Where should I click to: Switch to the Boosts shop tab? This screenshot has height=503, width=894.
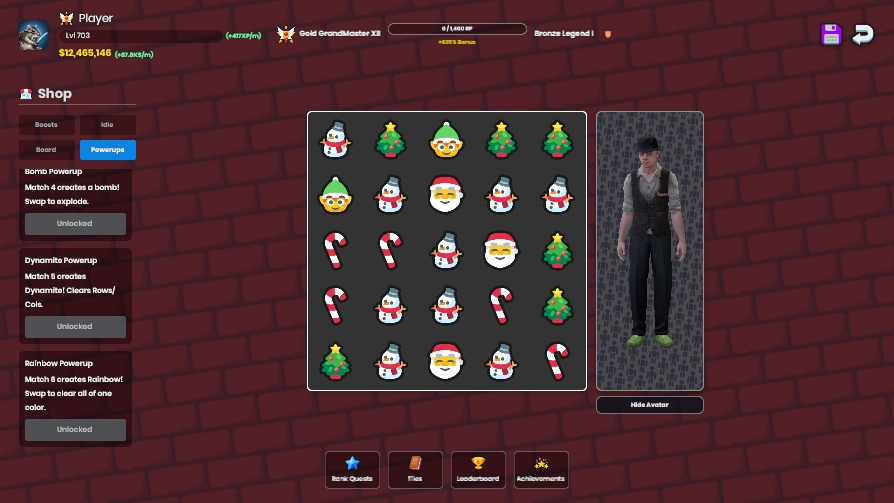click(46, 125)
